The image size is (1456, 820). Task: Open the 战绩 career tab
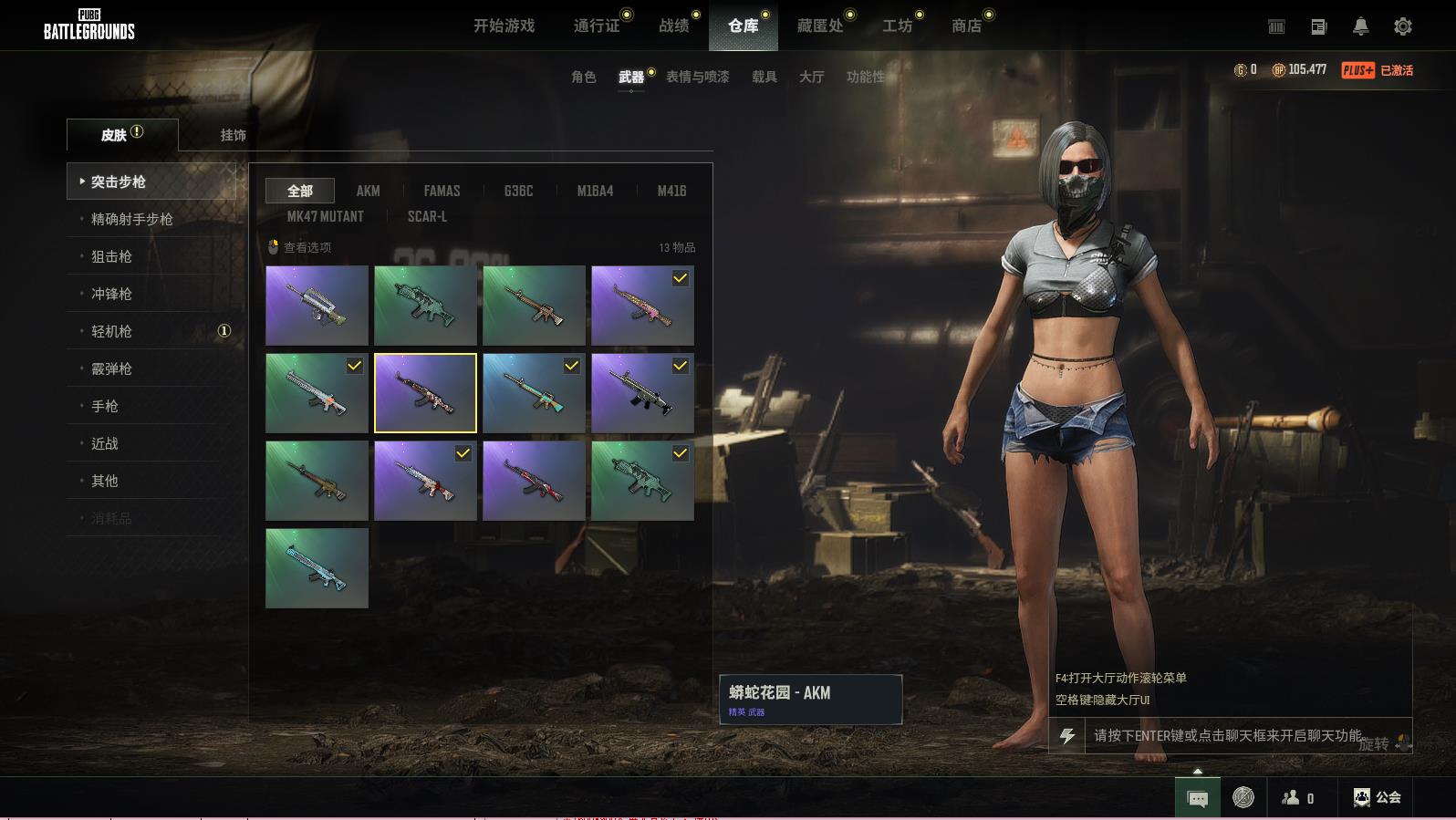point(674,26)
